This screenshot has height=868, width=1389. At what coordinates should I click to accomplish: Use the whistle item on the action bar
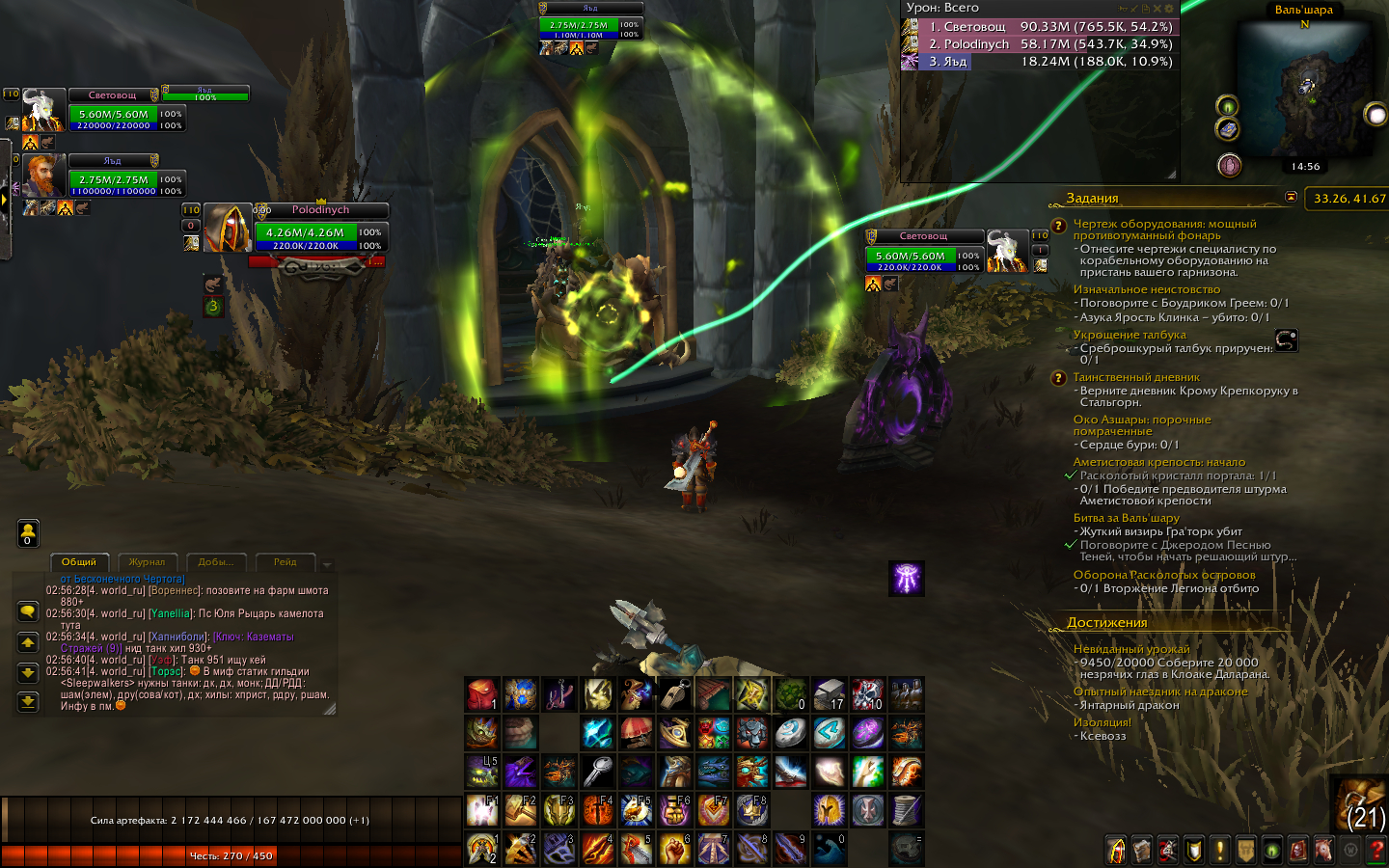click(x=674, y=693)
